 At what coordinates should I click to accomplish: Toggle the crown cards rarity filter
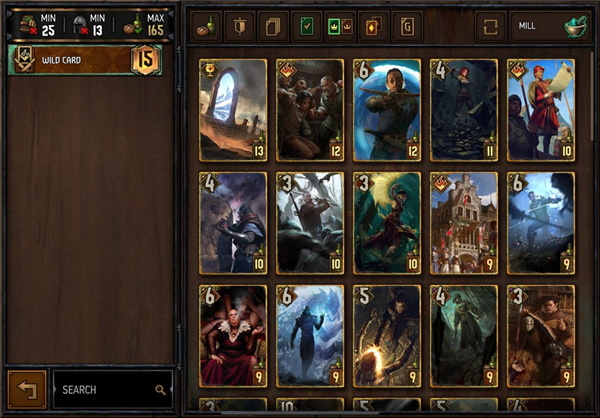tap(339, 26)
